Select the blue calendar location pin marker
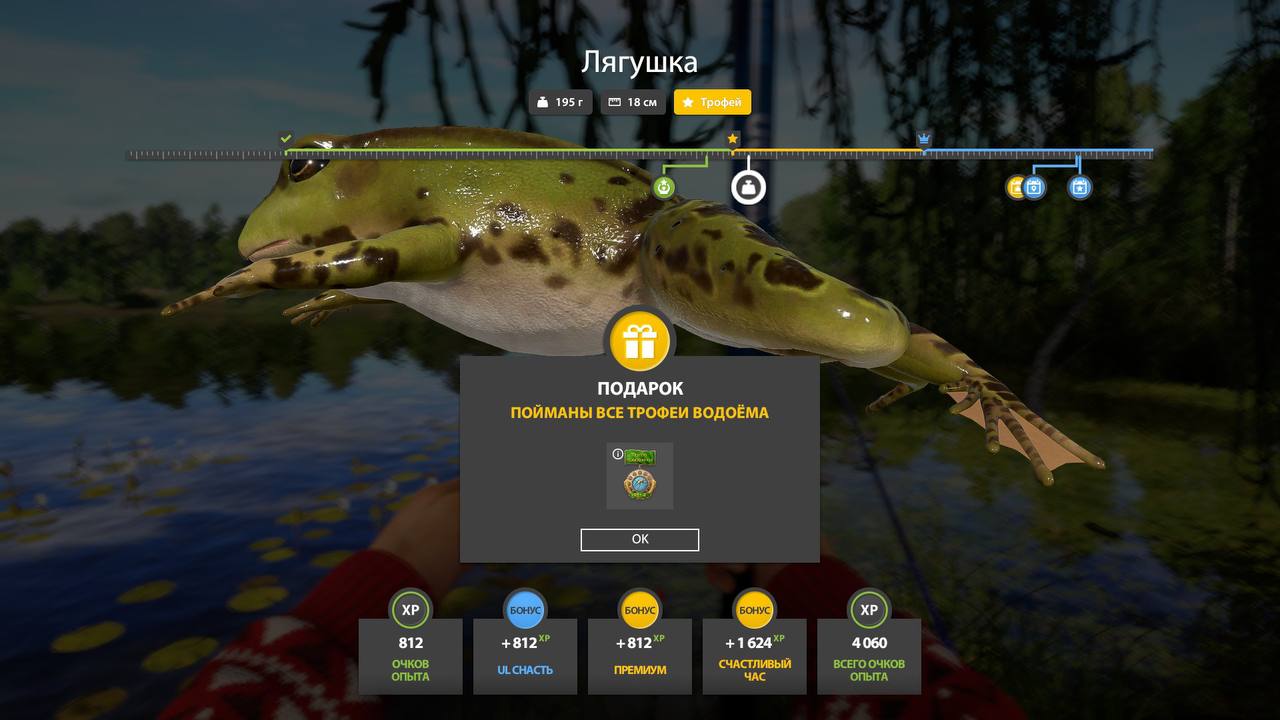This screenshot has height=720, width=1280. pos(1034,187)
